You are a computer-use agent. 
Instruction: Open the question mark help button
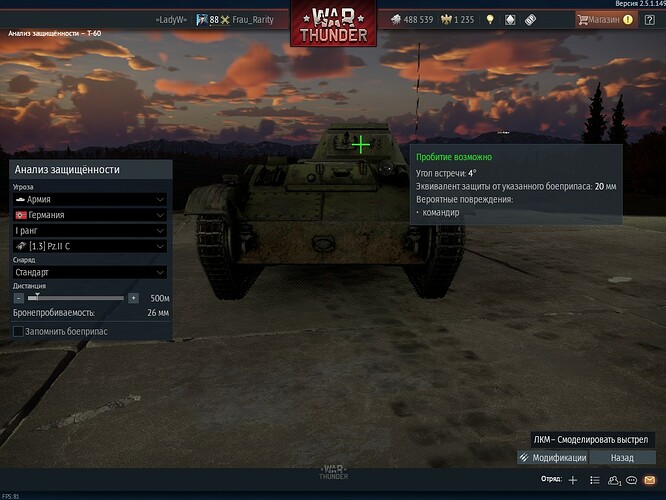[x=648, y=19]
